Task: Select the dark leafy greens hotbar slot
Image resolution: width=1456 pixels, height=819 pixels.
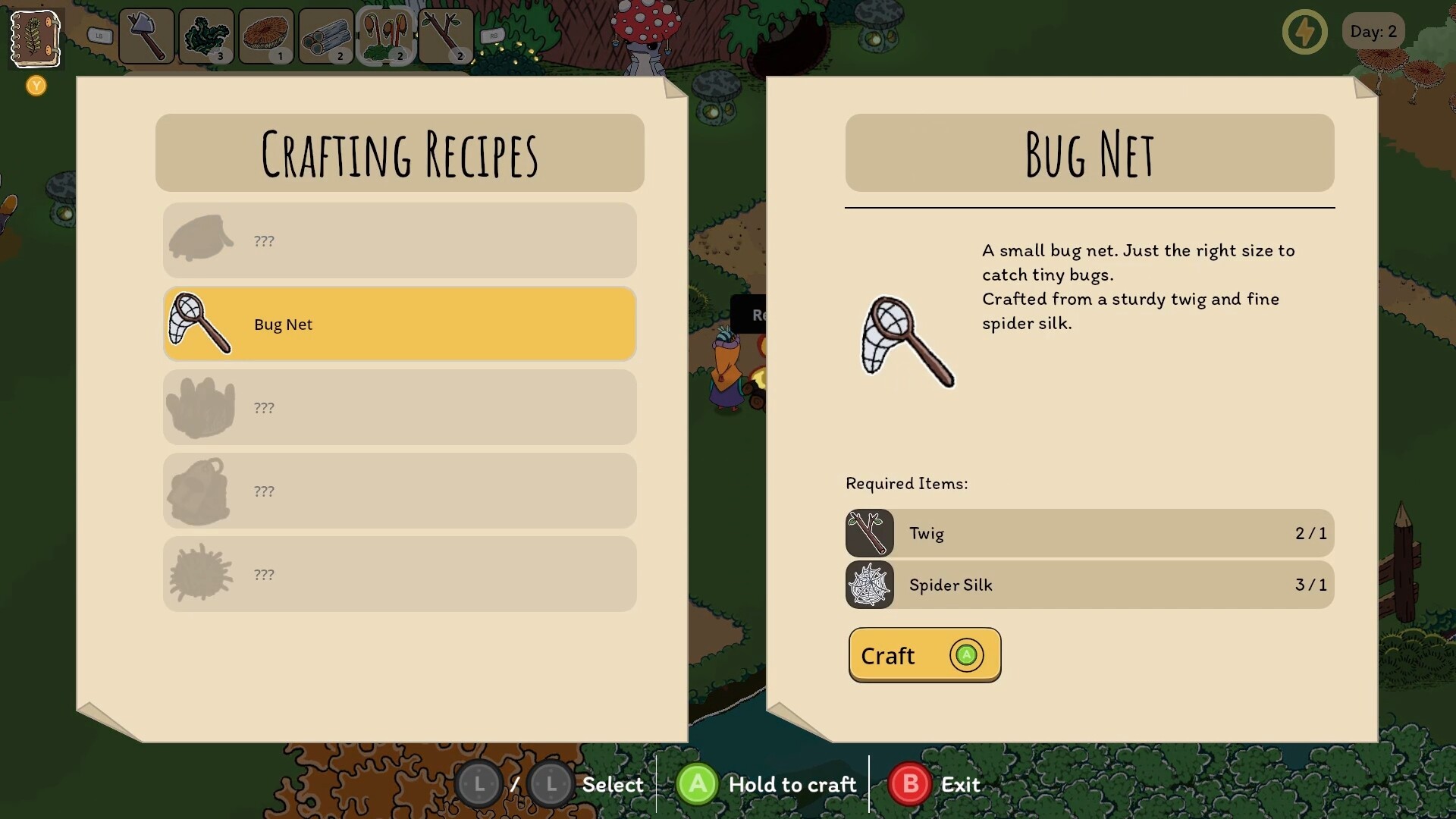Action: point(206,36)
